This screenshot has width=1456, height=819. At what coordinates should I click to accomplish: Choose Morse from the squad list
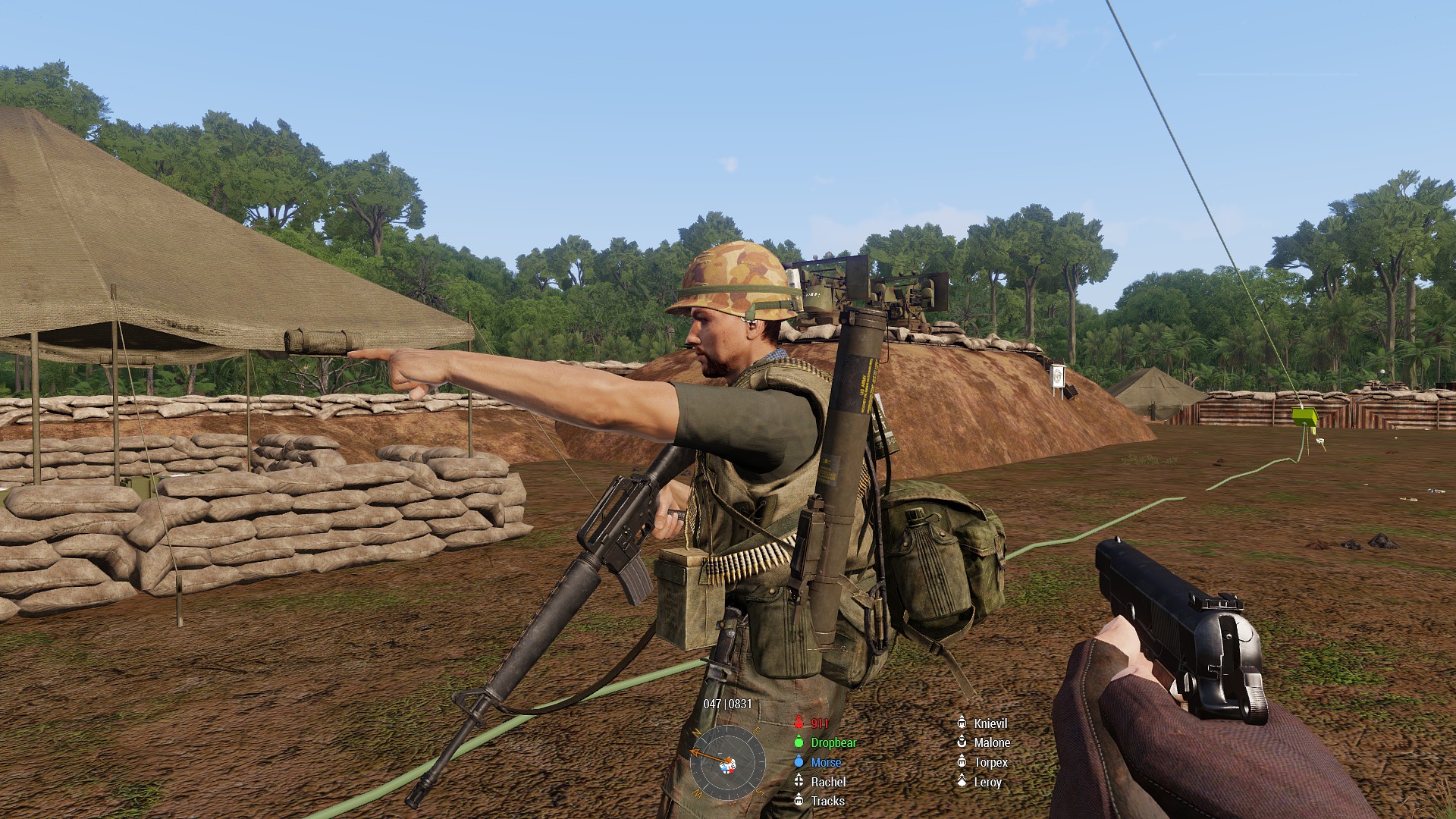[x=825, y=762]
